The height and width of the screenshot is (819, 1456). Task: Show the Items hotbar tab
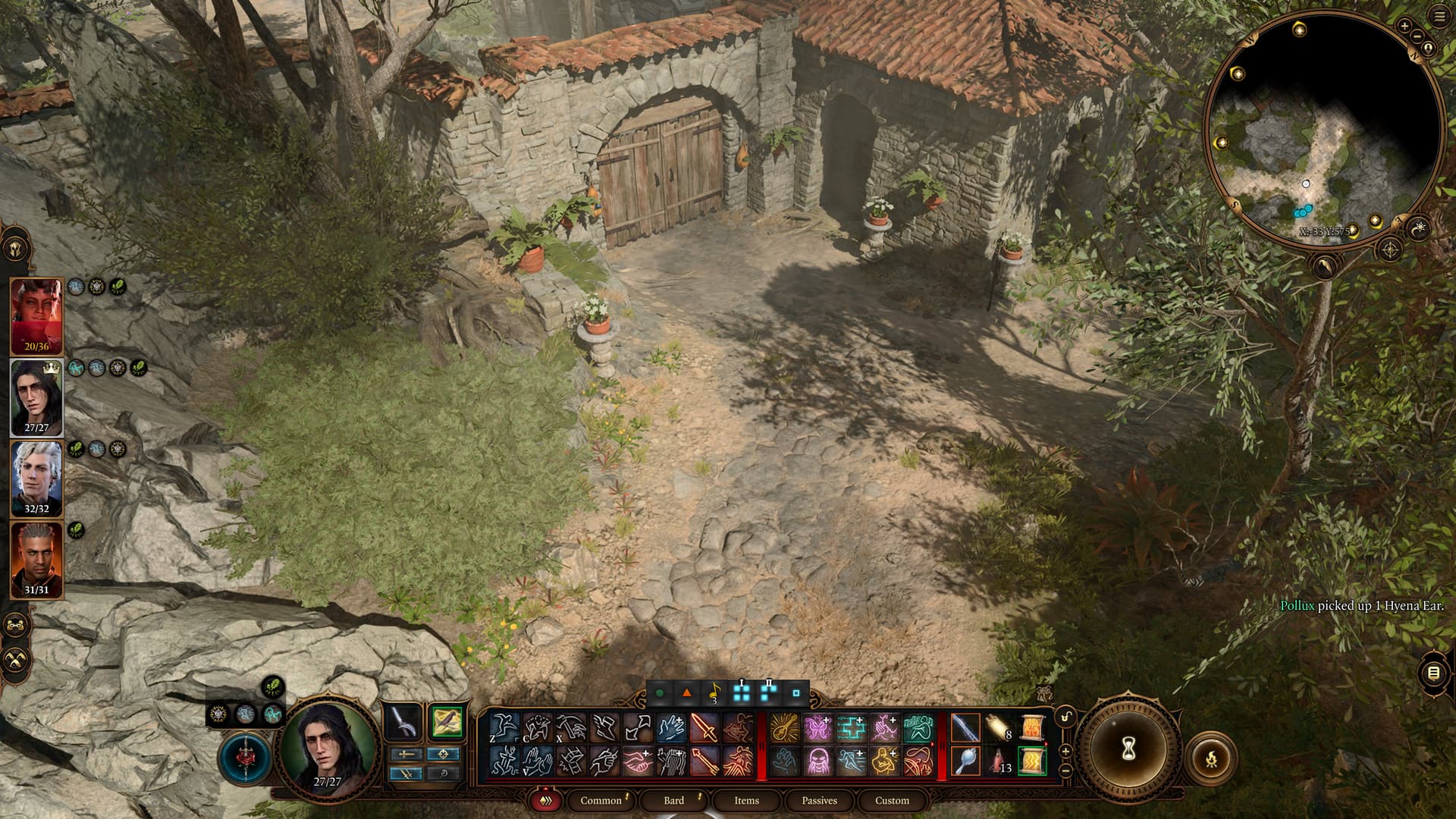coord(746,800)
